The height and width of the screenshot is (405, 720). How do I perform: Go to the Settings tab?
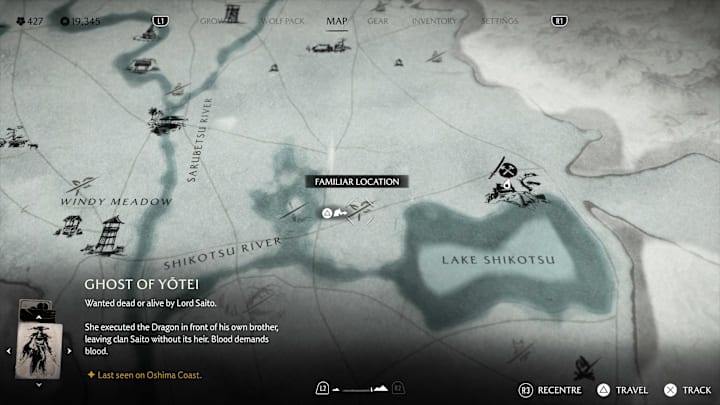[499, 20]
